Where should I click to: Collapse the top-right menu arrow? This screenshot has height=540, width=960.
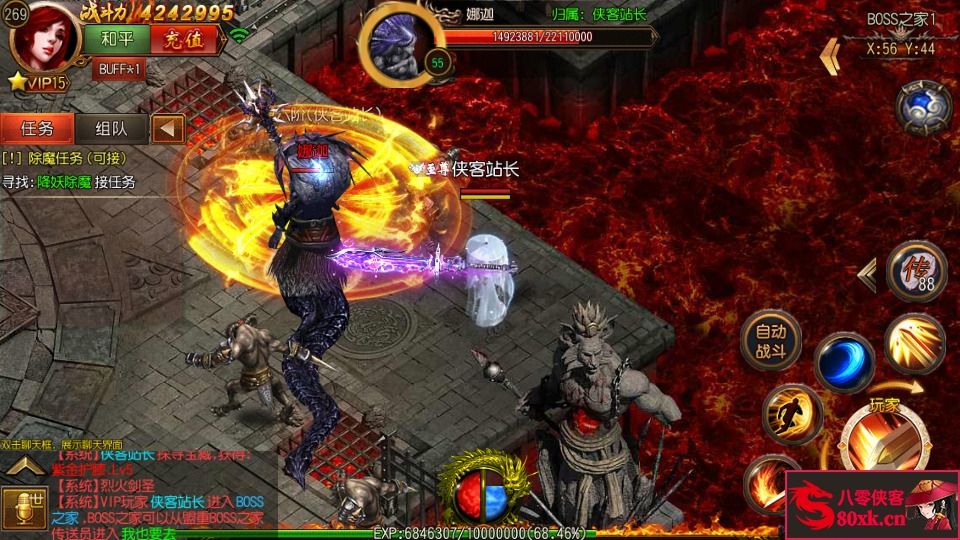click(829, 56)
